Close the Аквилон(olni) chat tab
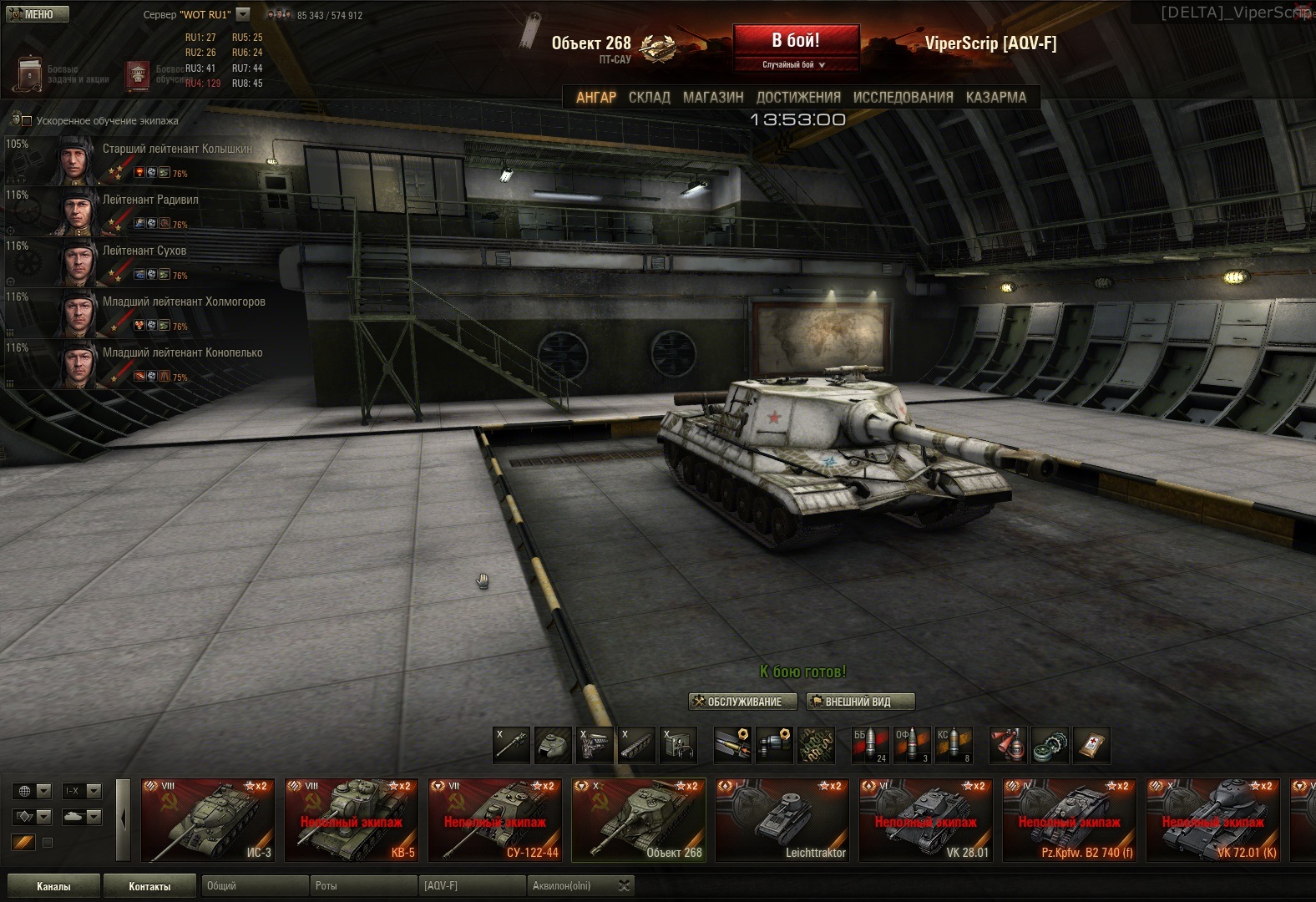This screenshot has width=1316, height=902. (x=624, y=885)
